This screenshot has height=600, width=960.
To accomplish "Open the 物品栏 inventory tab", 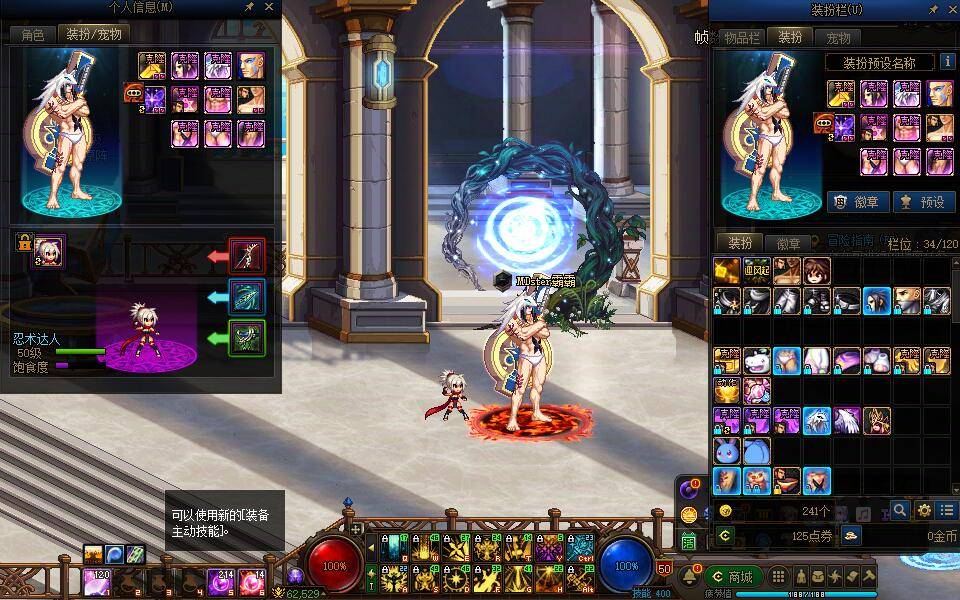I will [741, 38].
